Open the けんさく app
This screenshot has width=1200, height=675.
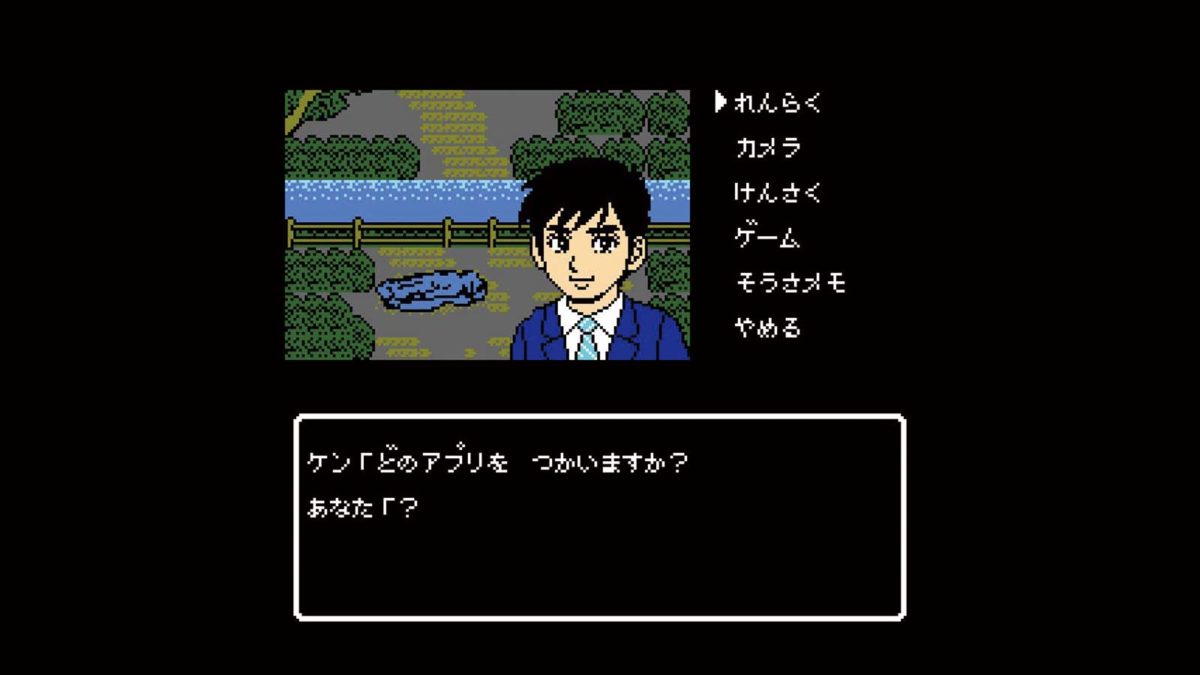coord(777,192)
